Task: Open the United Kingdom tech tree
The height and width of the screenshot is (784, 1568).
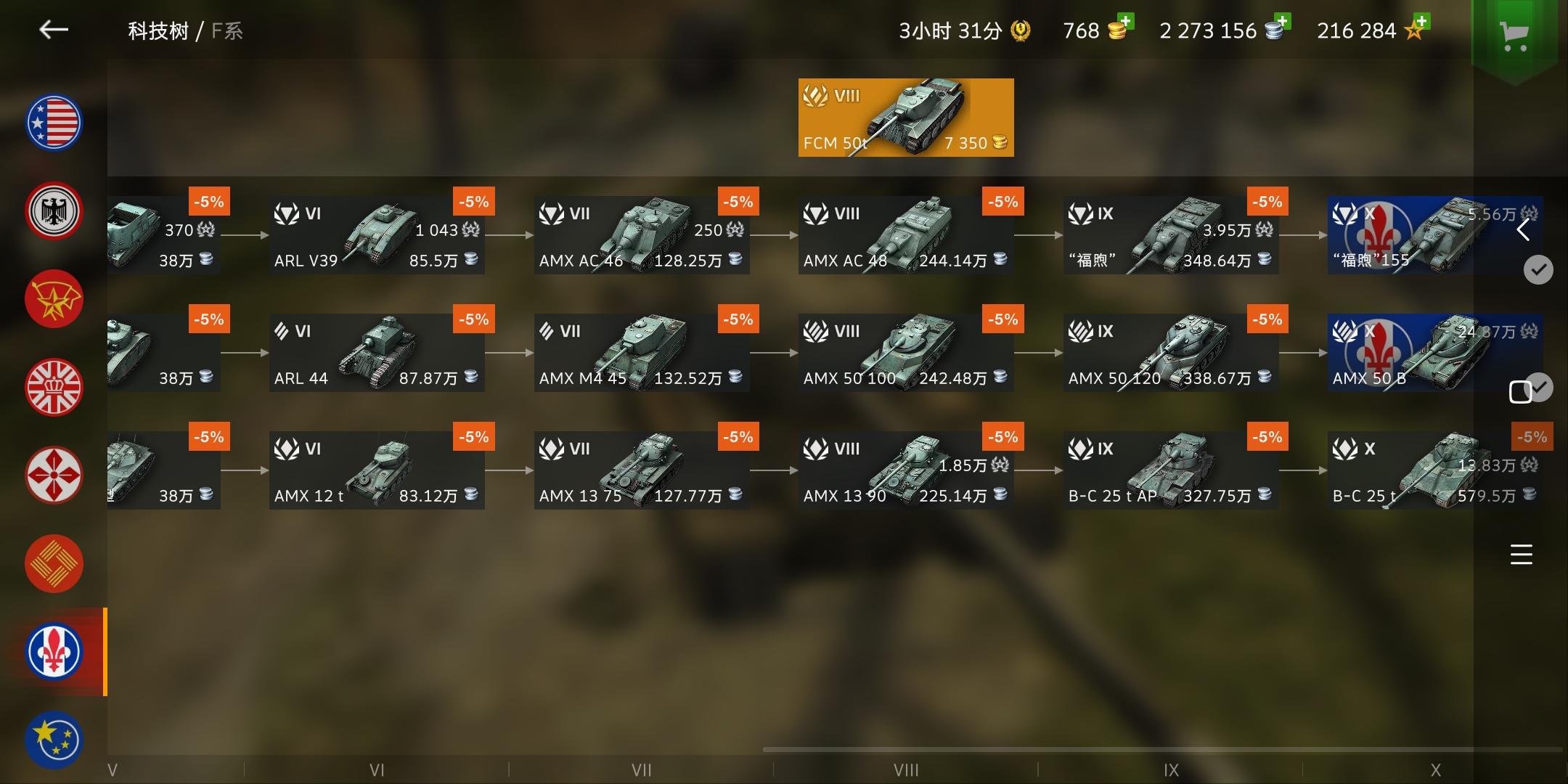Action: pos(54,387)
